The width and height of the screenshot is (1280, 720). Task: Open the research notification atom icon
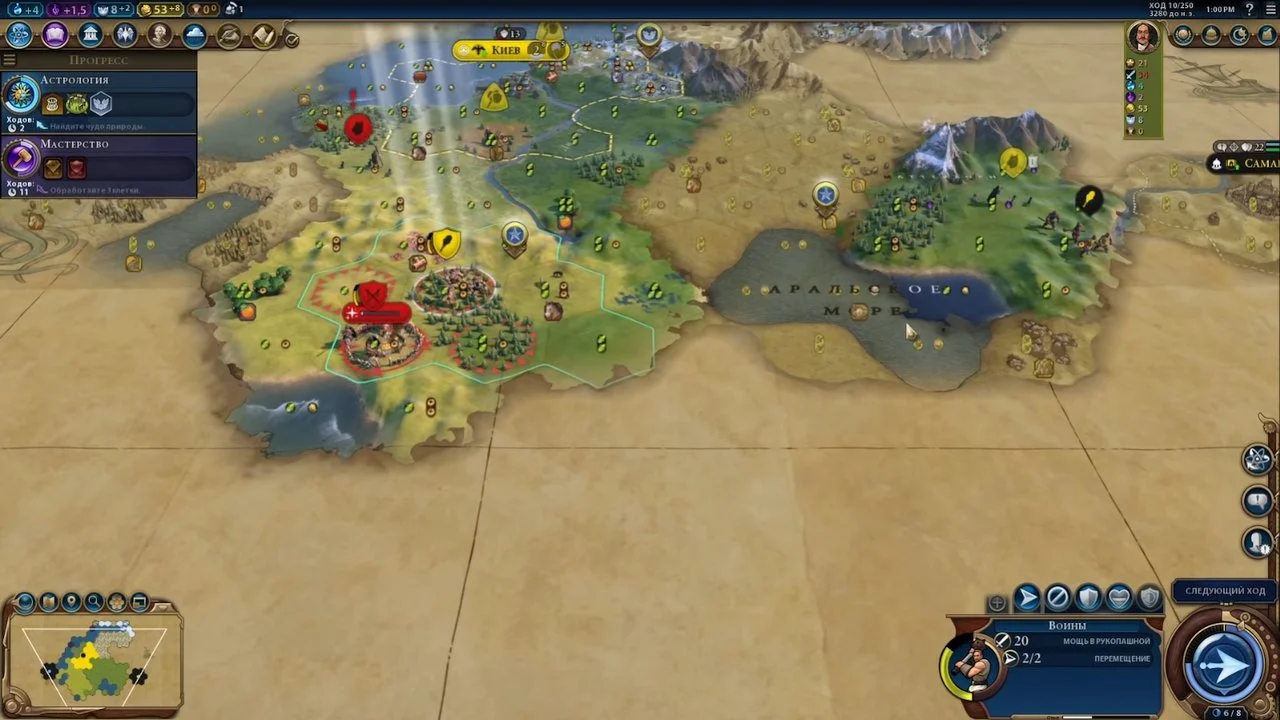pyautogui.click(x=1258, y=459)
